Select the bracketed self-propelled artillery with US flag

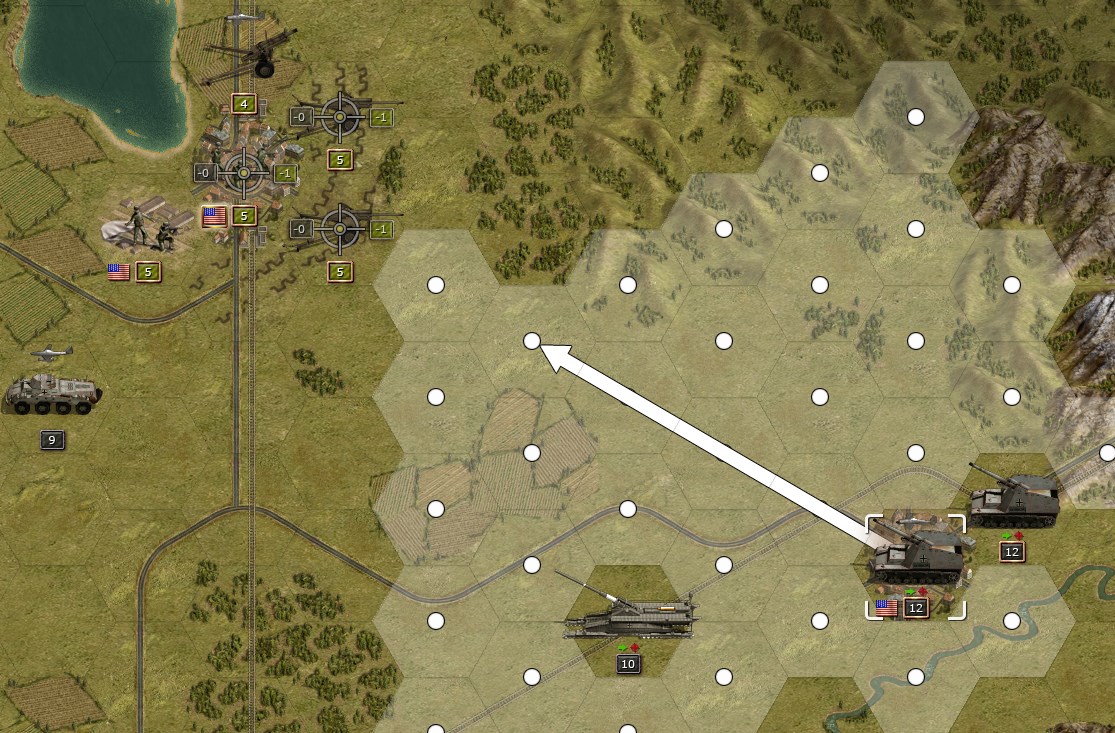[x=915, y=562]
